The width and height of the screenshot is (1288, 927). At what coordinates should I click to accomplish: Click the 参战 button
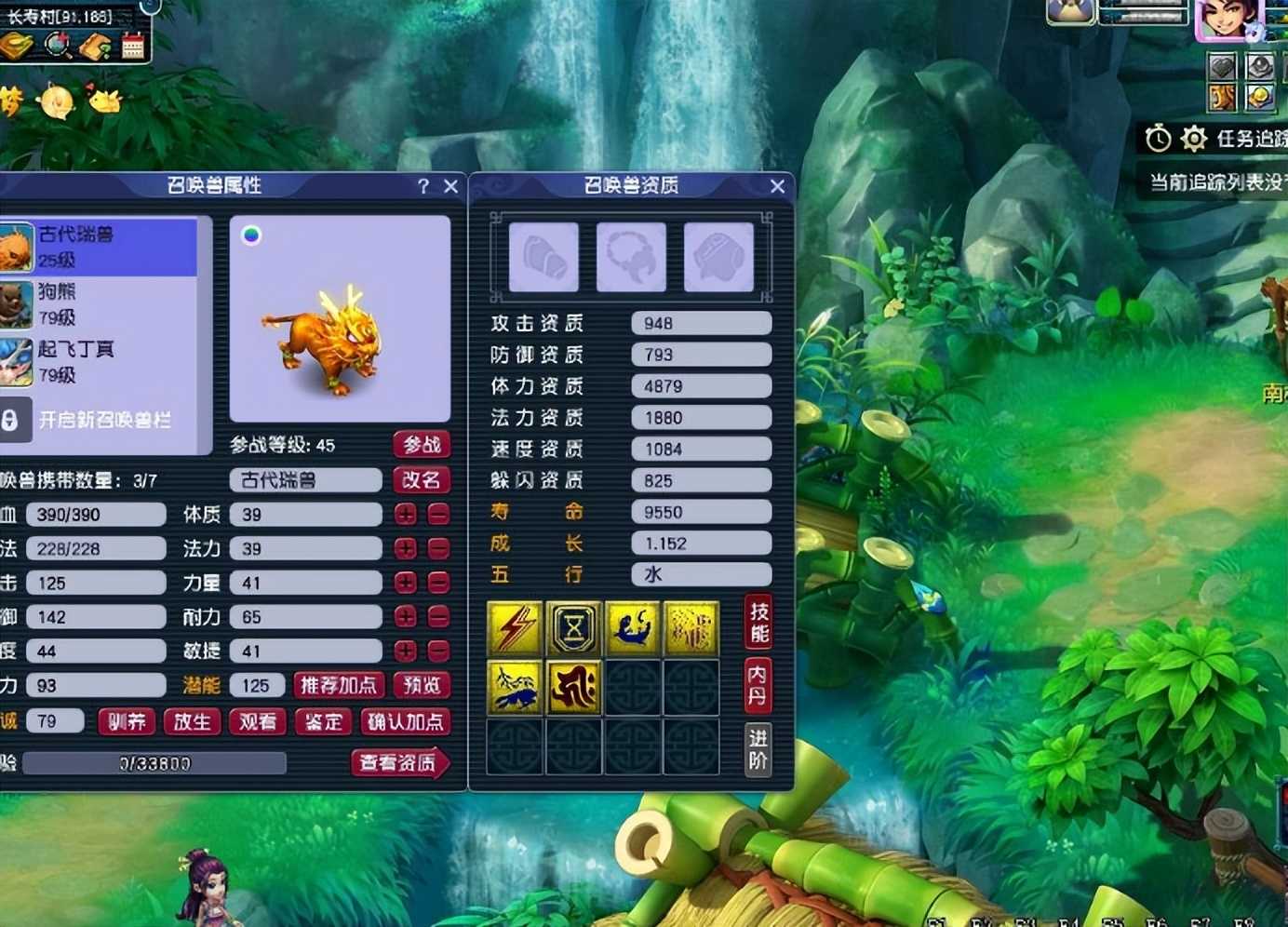pos(422,445)
